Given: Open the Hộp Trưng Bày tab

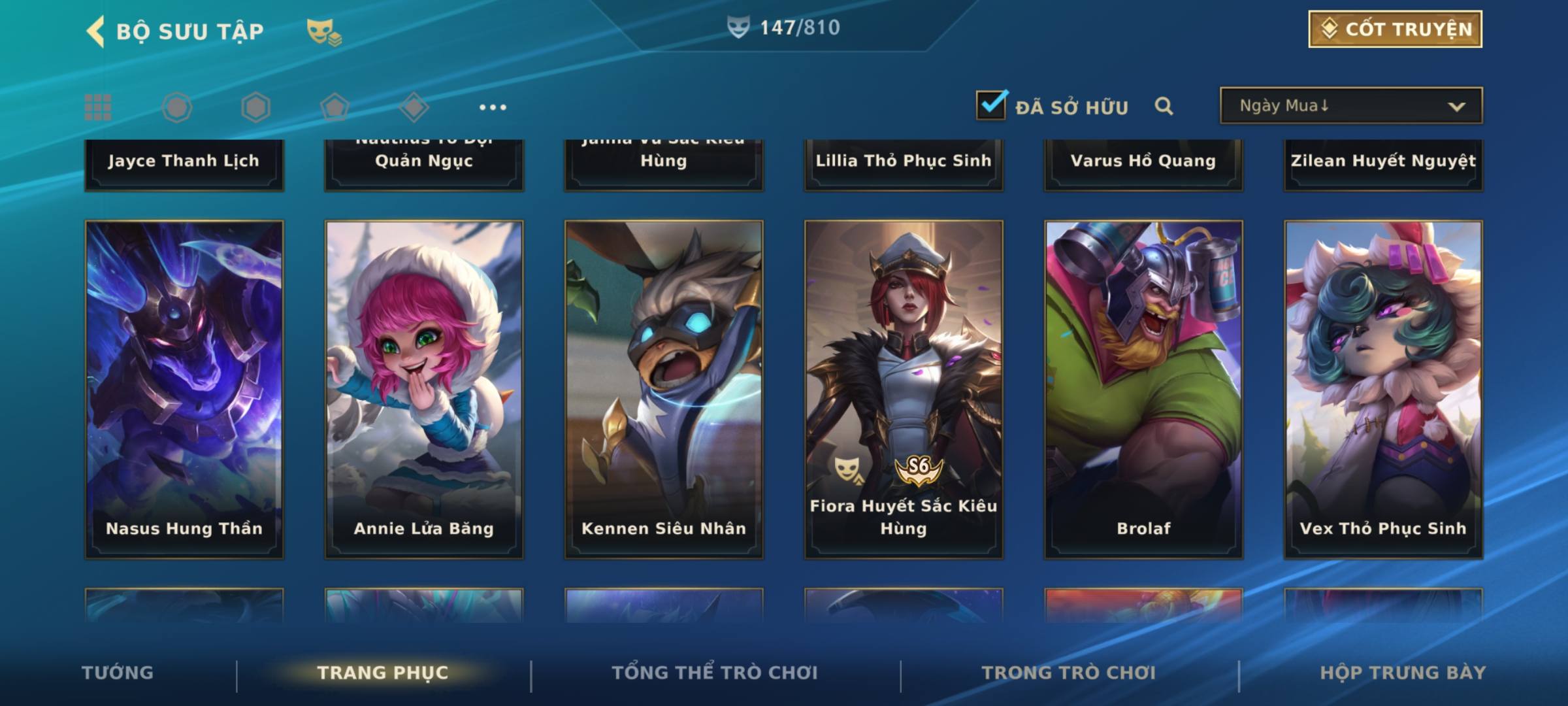Looking at the screenshot, I should (1403, 673).
